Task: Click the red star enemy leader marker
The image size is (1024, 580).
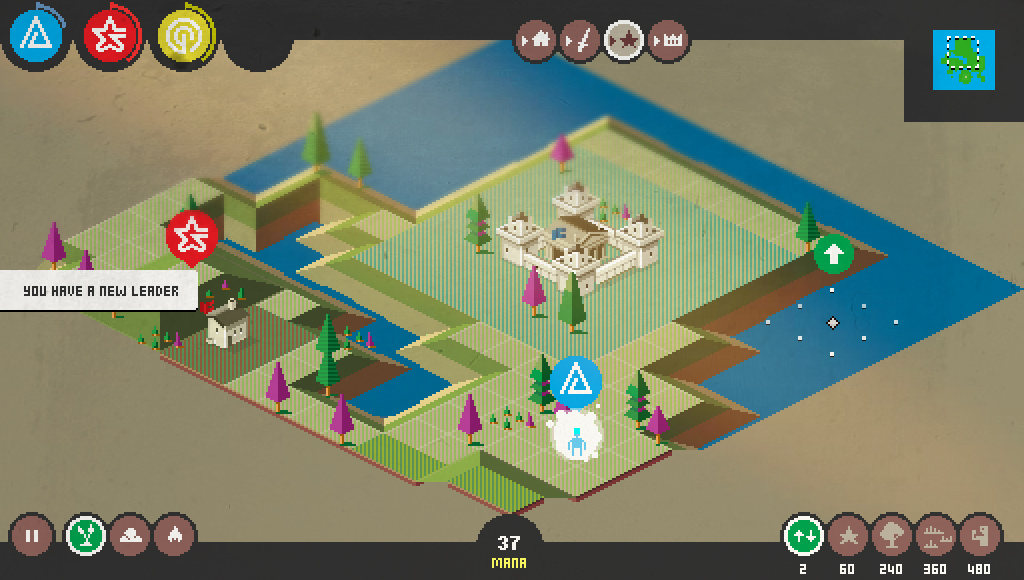Action: coord(191,236)
